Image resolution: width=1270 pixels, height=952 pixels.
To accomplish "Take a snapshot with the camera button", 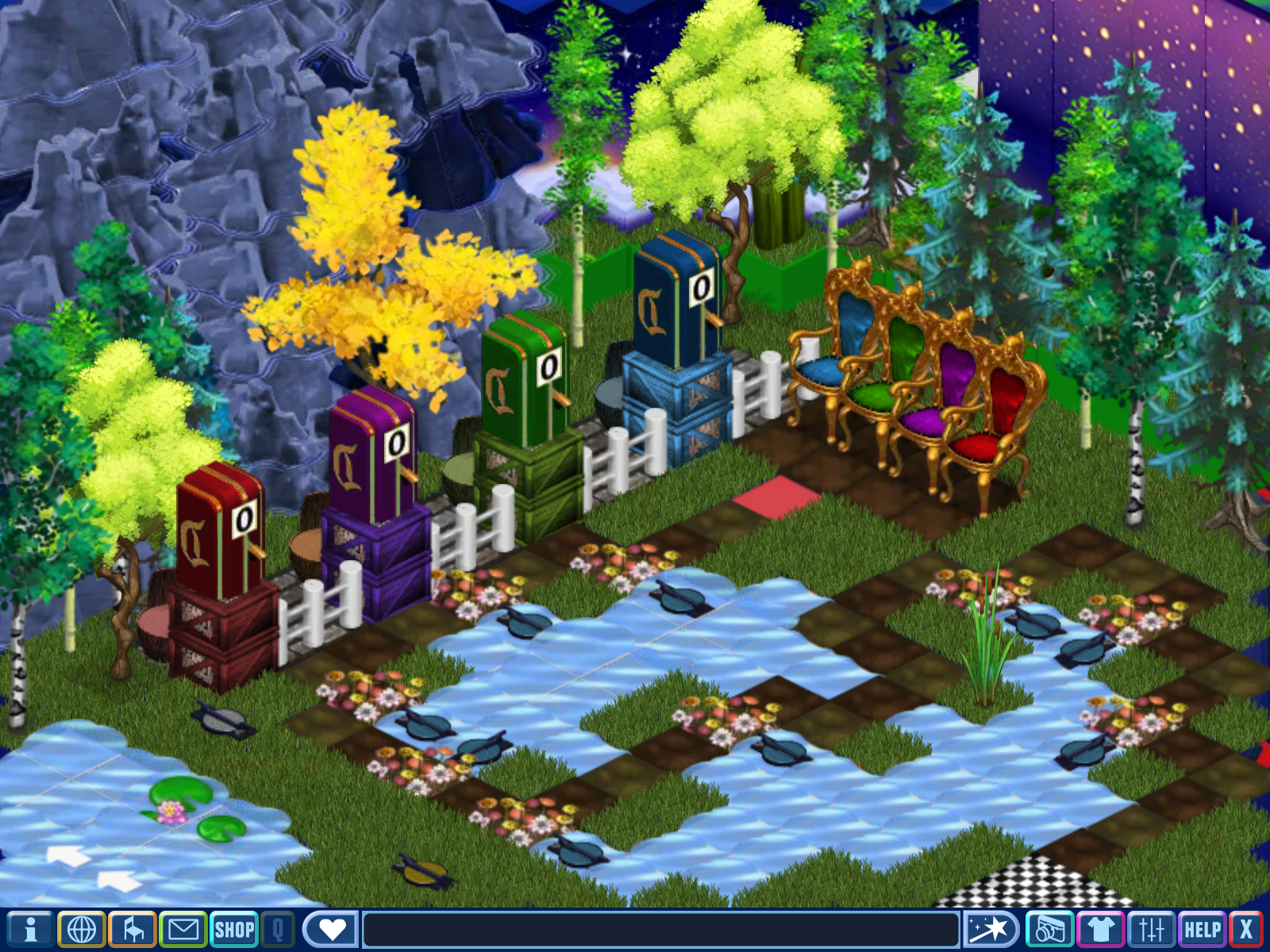I will pyautogui.click(x=1049, y=929).
